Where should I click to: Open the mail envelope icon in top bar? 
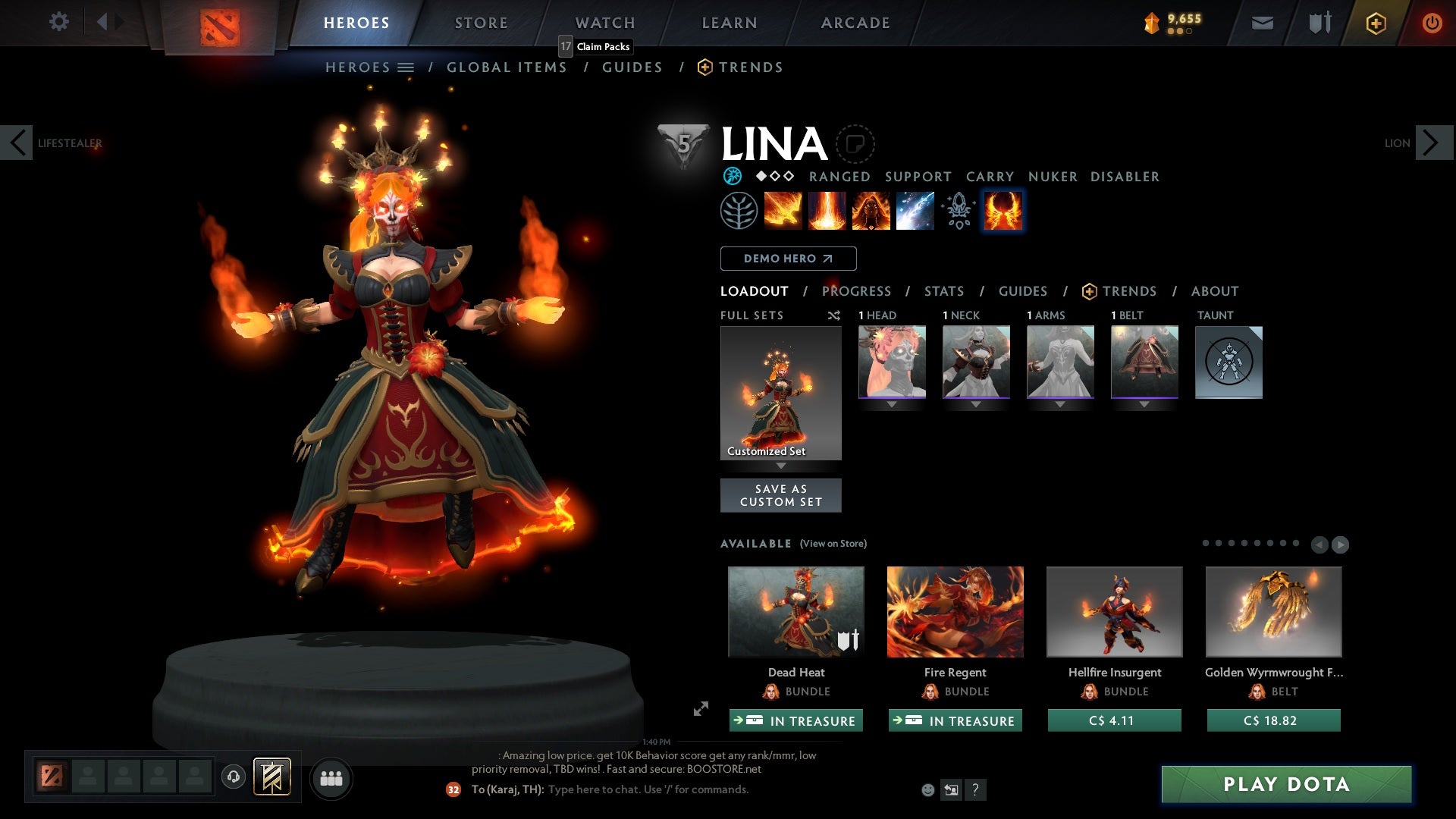(1262, 22)
